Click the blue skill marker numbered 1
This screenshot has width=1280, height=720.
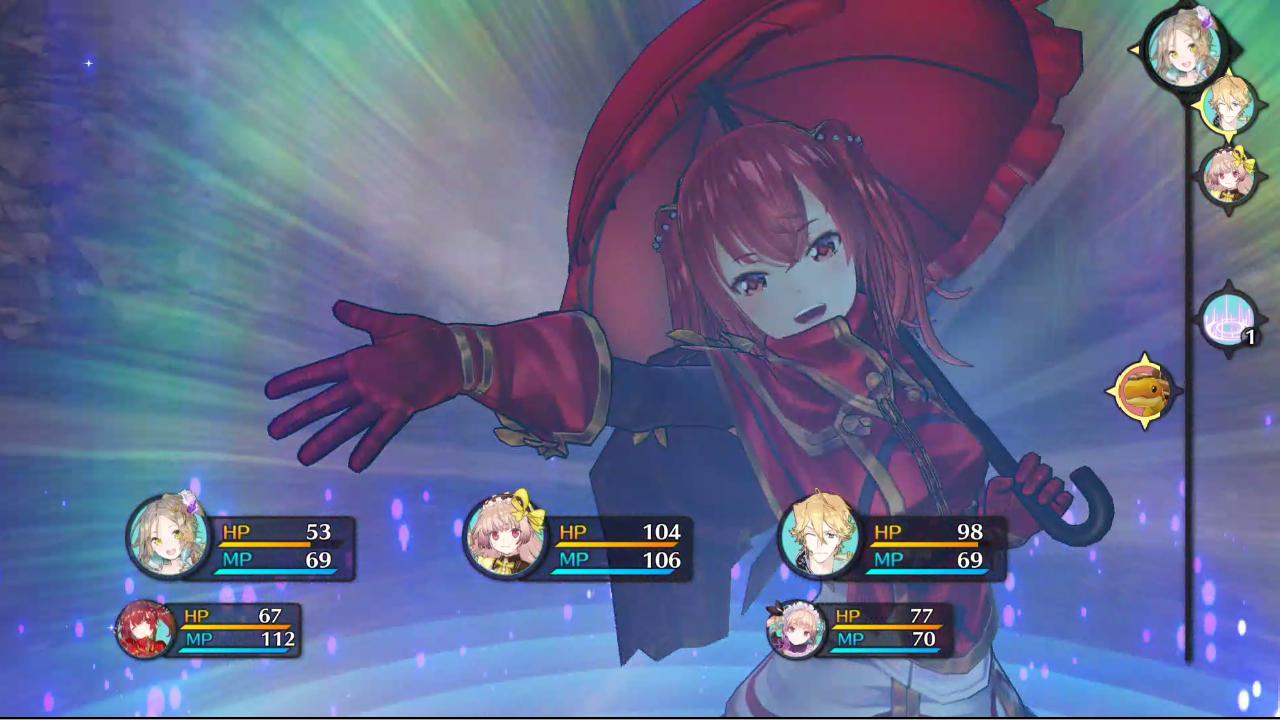pos(1229,320)
